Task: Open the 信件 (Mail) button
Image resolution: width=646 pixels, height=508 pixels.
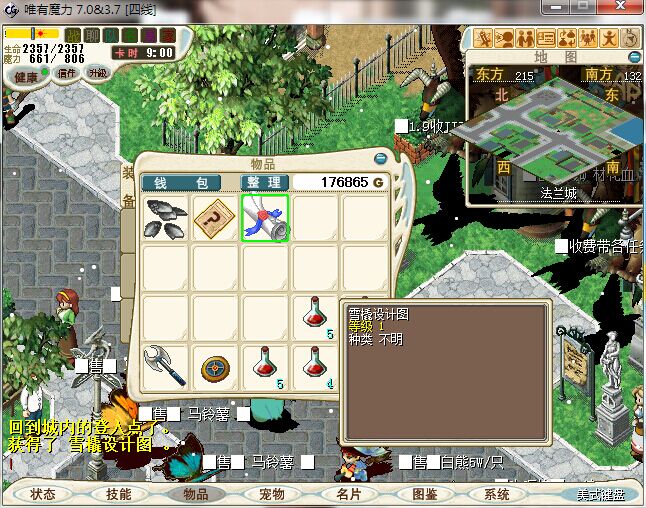Action: (67, 73)
